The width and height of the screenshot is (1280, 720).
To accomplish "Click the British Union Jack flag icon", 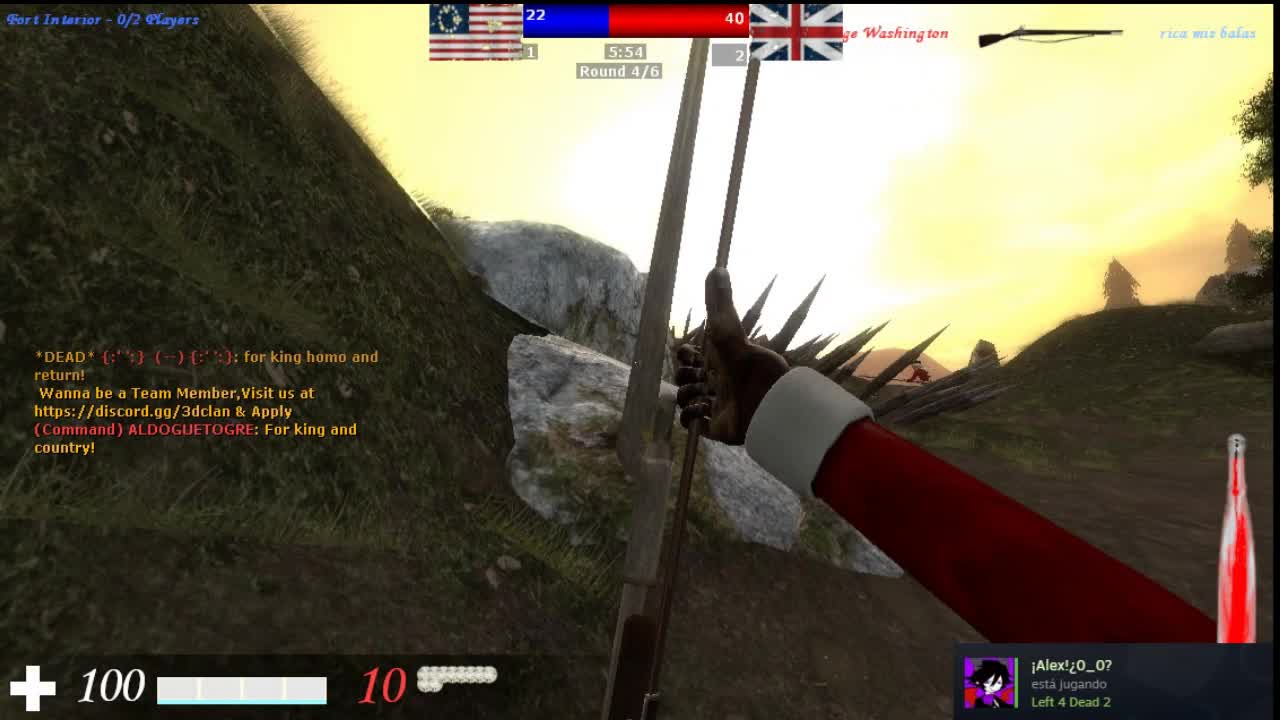I will [795, 33].
